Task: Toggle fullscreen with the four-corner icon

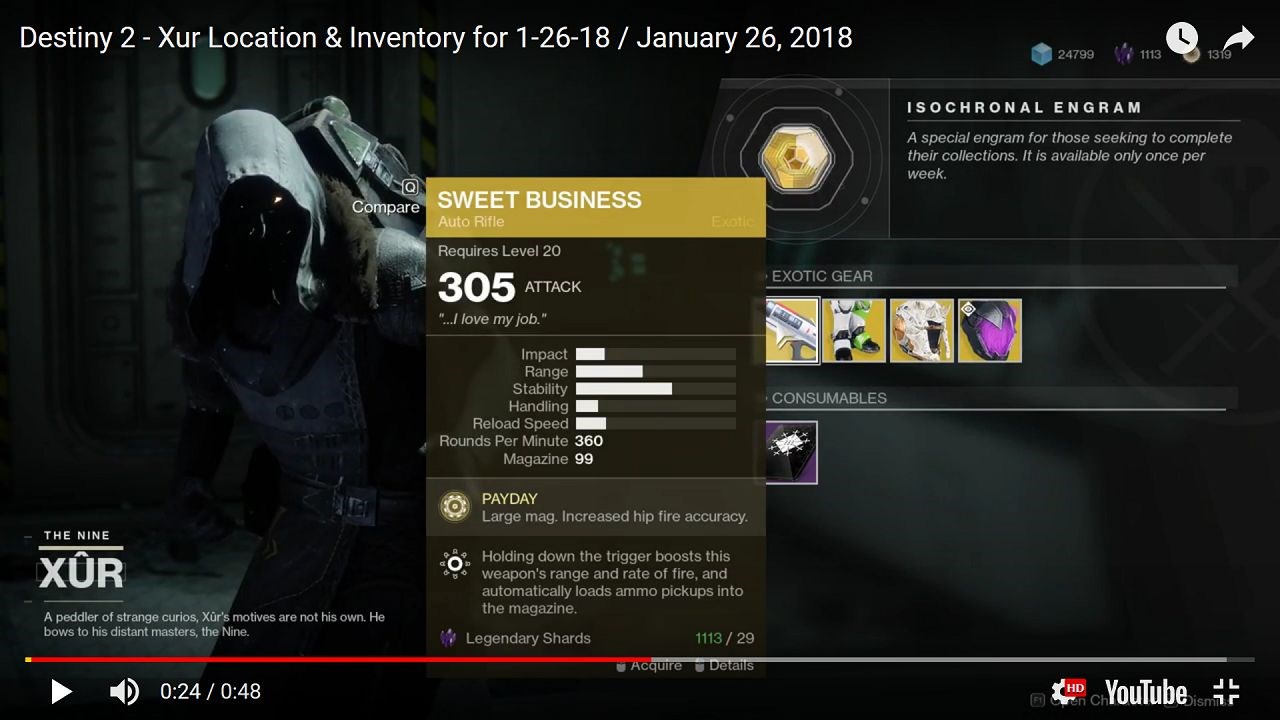Action: (1226, 690)
